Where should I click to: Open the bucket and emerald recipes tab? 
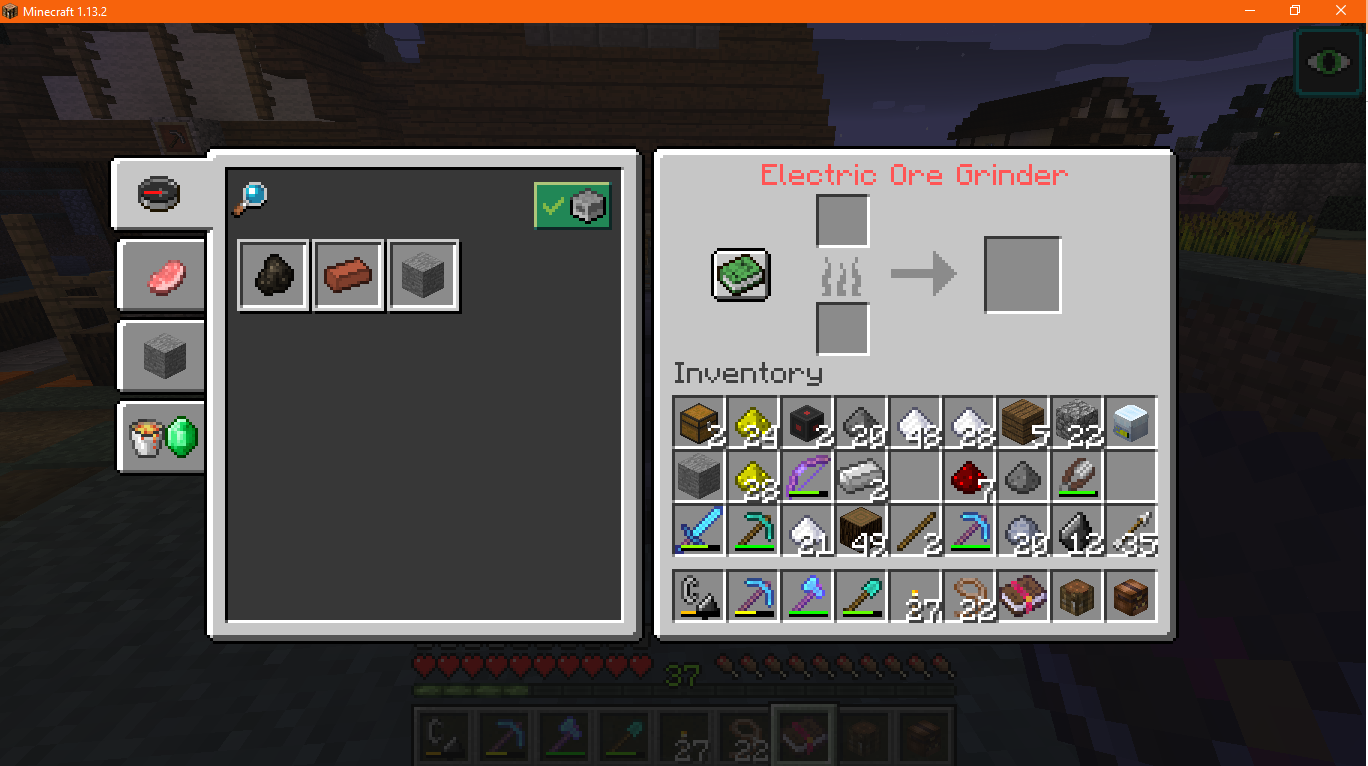coord(160,438)
